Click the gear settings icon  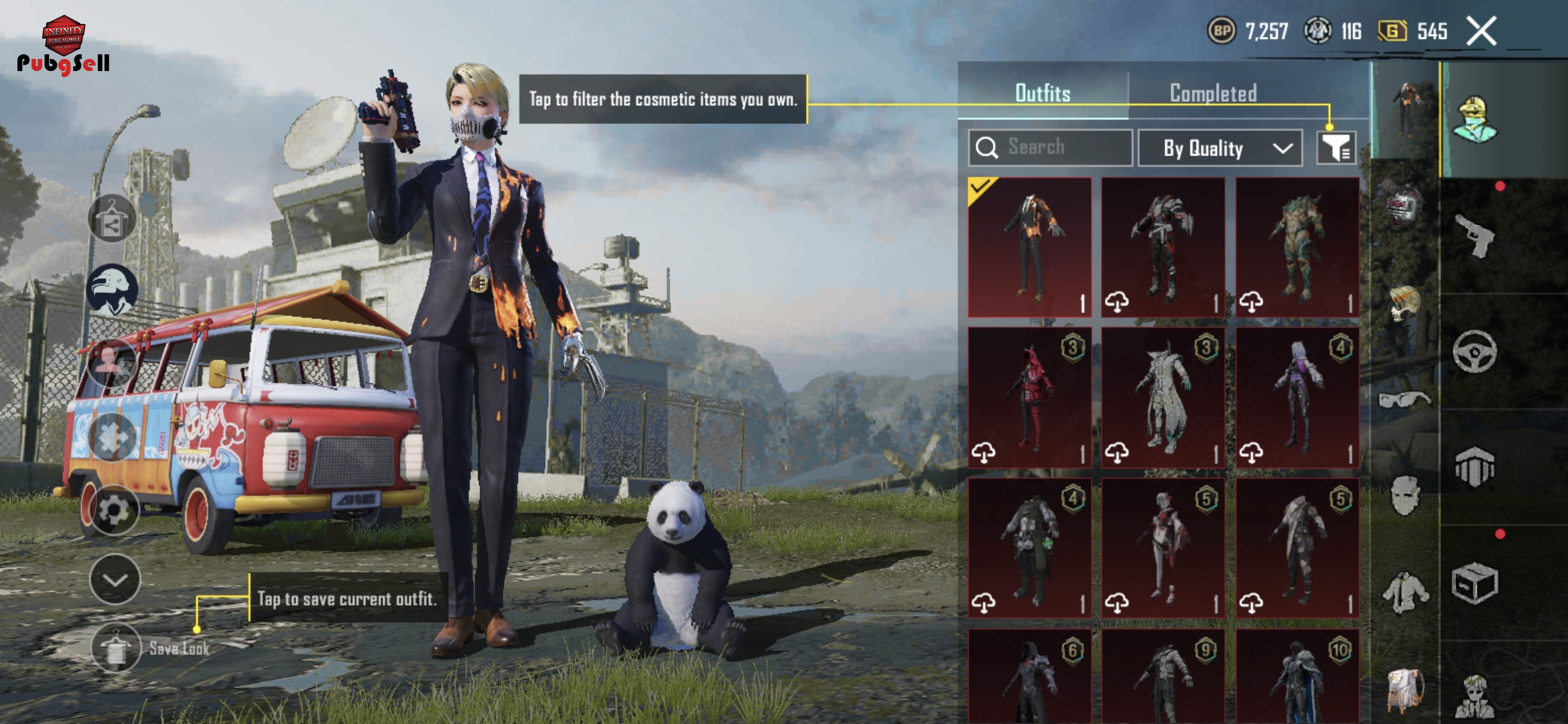click(114, 511)
